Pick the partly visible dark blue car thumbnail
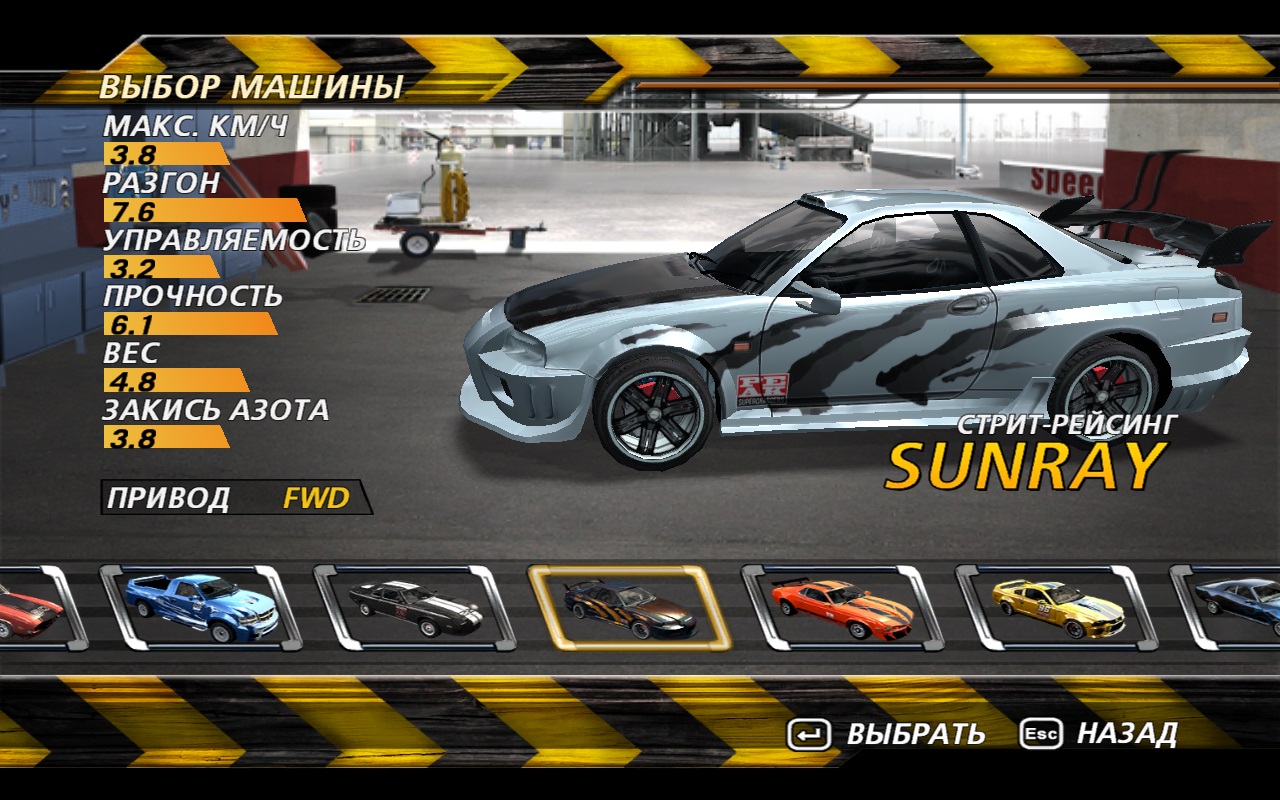Viewport: 1280px width, 800px height. [x=1235, y=607]
